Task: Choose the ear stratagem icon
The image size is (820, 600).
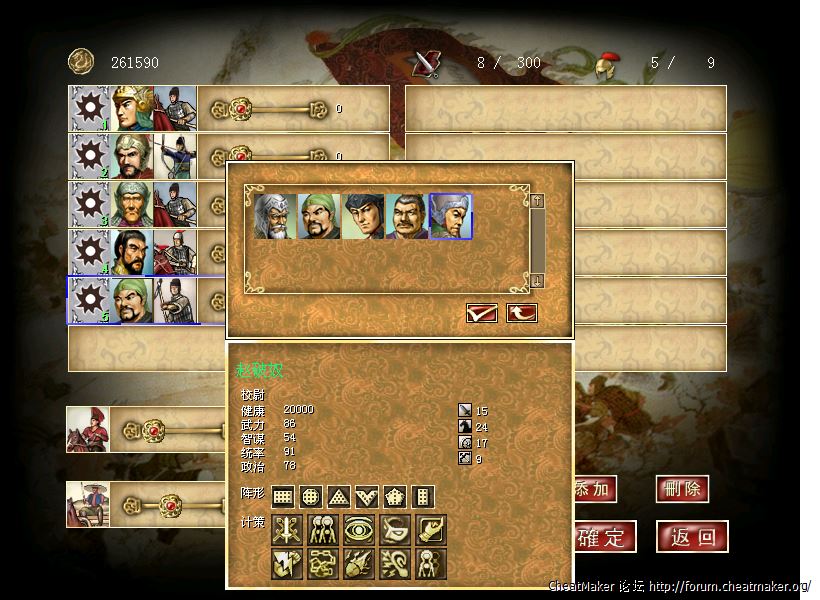Action: 395,564
